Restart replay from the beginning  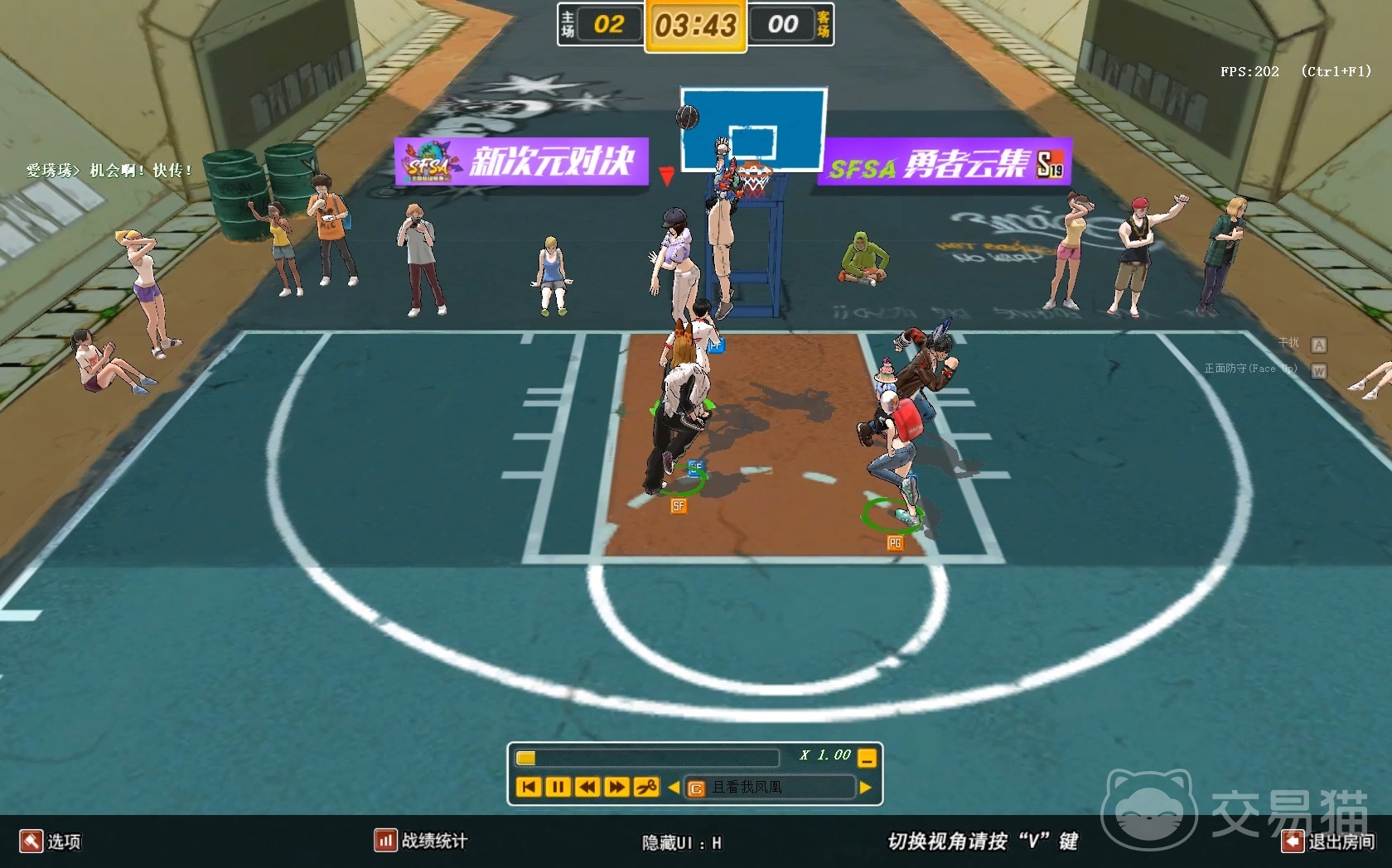click(529, 787)
